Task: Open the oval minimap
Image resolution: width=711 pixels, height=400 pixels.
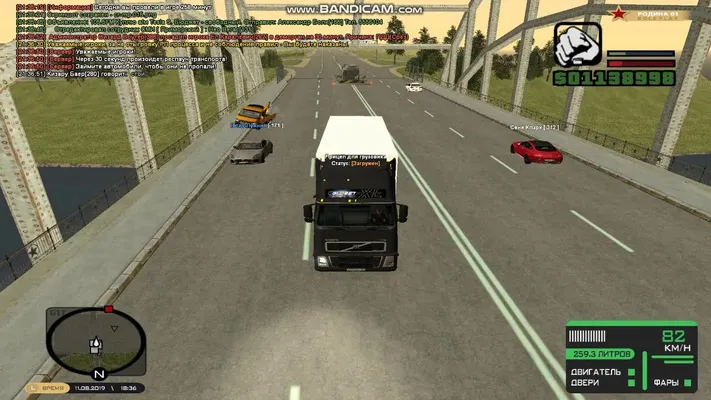Action: pos(94,340)
